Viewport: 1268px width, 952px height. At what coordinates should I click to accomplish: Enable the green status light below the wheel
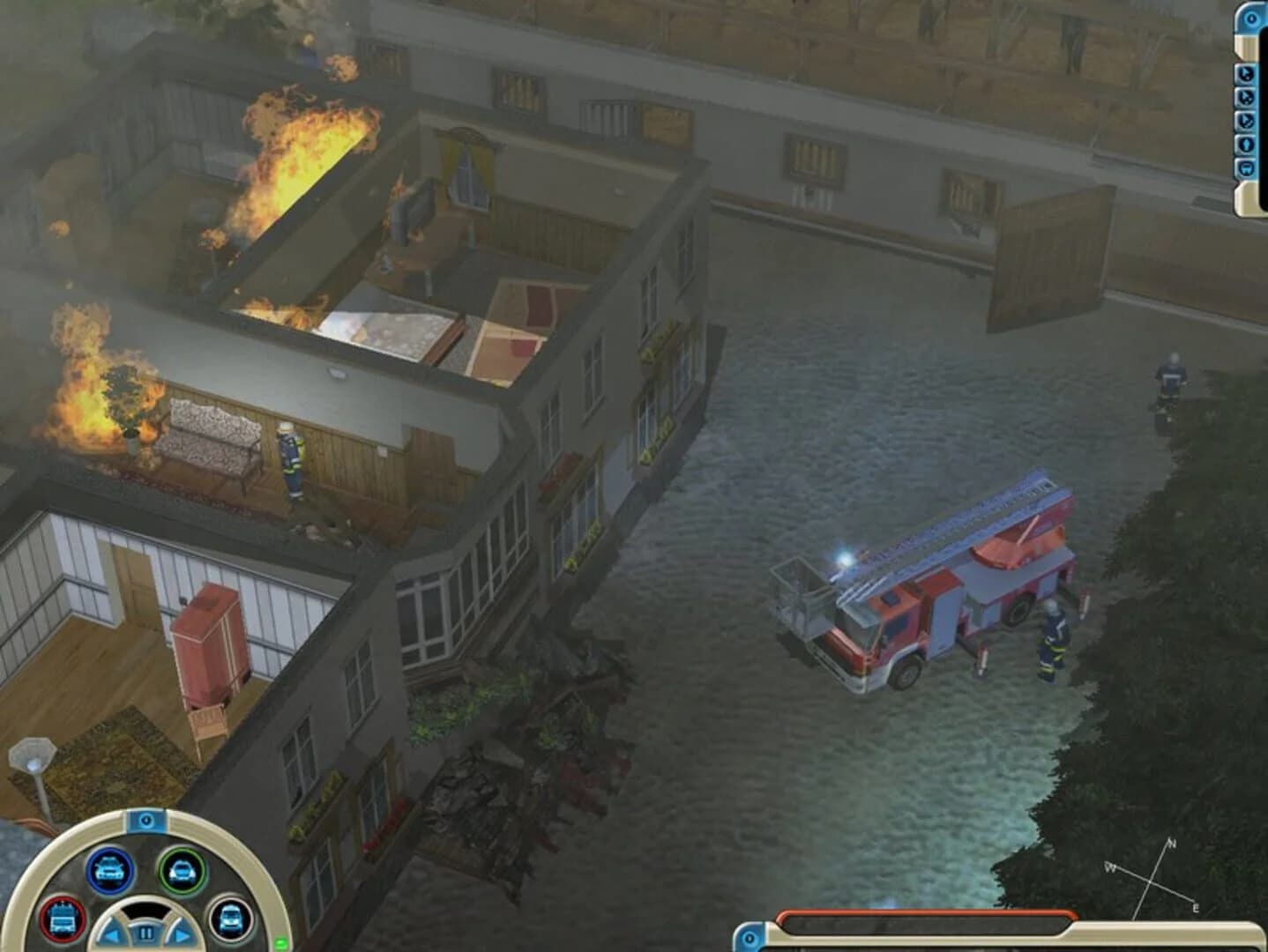(x=280, y=942)
